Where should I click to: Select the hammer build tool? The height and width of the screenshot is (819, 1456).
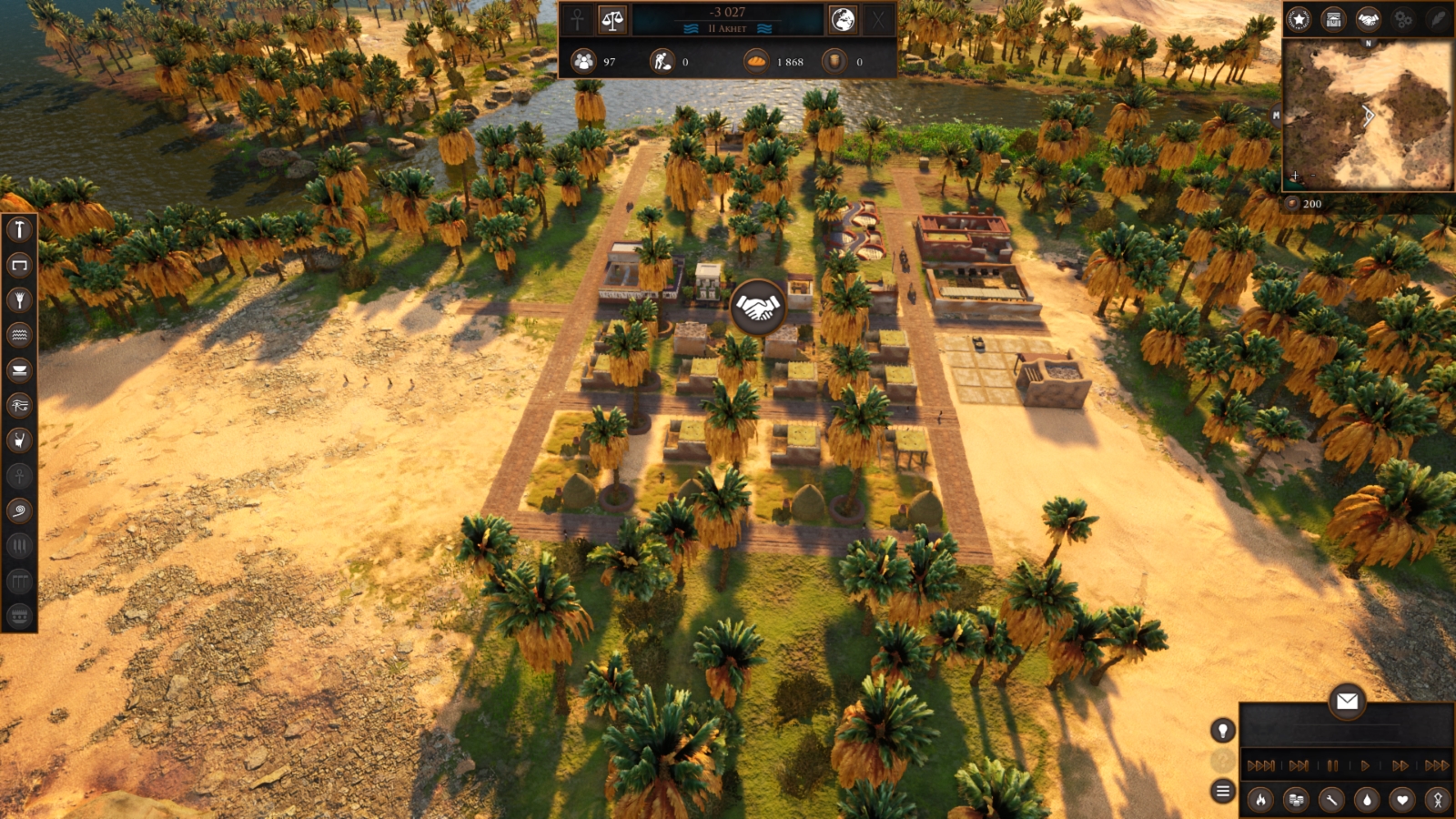(19, 229)
